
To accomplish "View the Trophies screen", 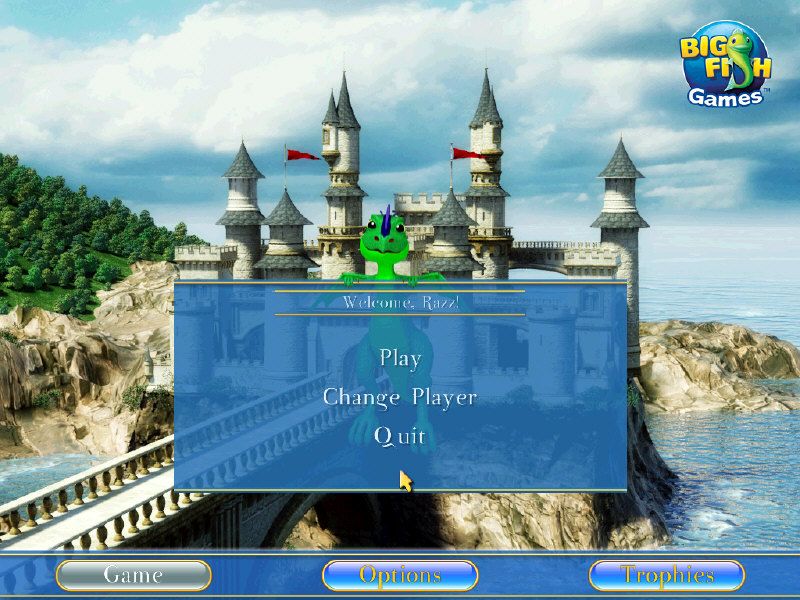I will [667, 575].
